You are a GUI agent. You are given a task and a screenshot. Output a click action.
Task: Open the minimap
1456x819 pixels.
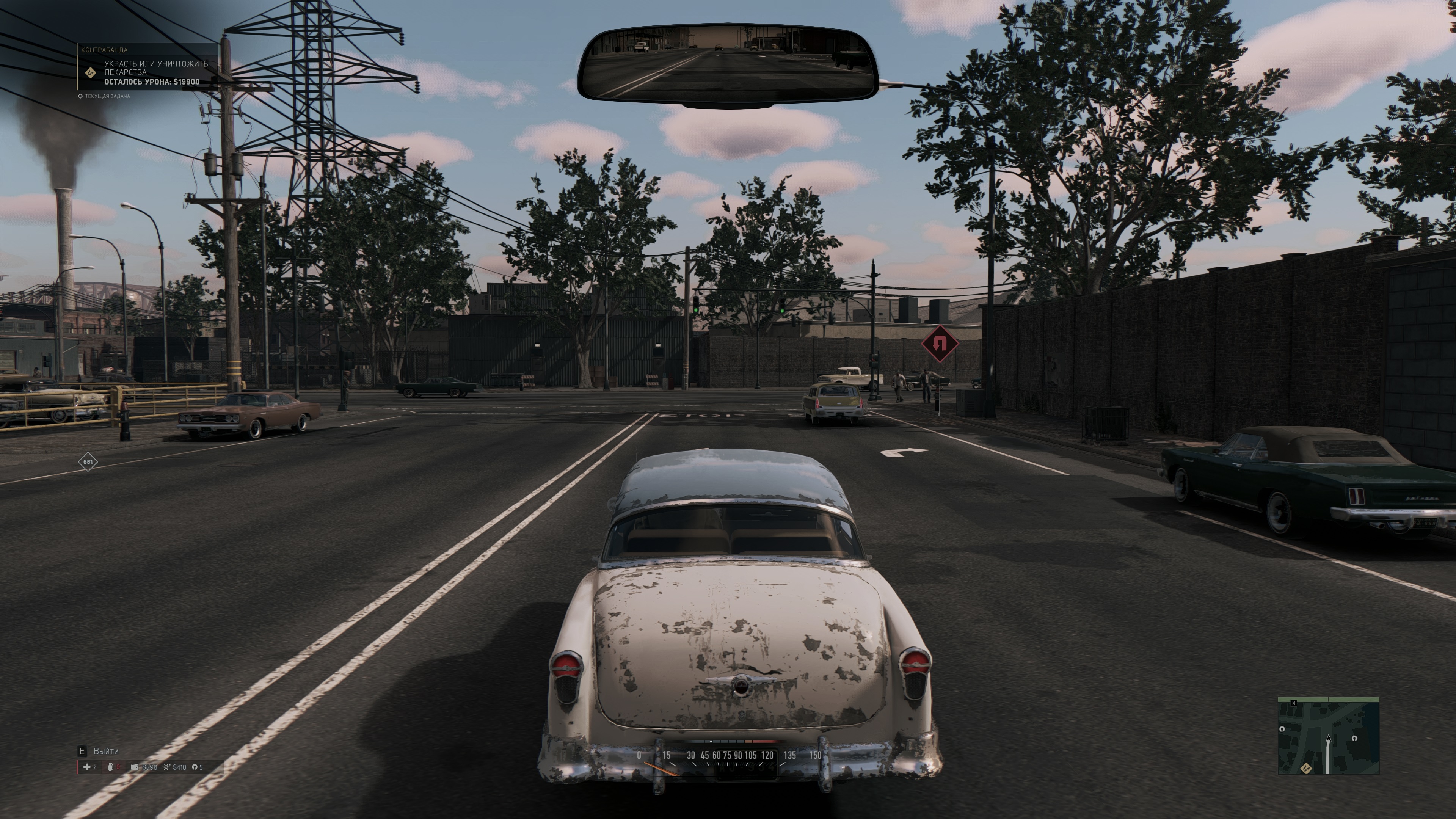point(1328,736)
